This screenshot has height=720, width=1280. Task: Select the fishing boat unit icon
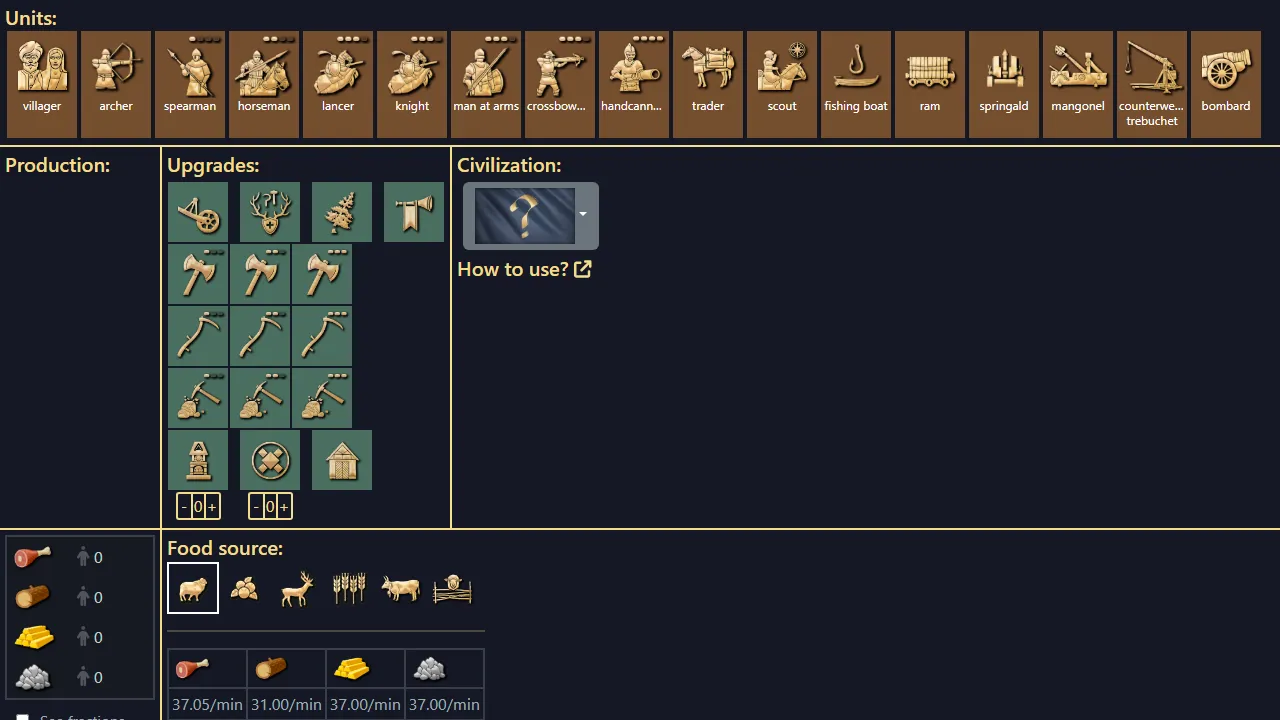855,75
